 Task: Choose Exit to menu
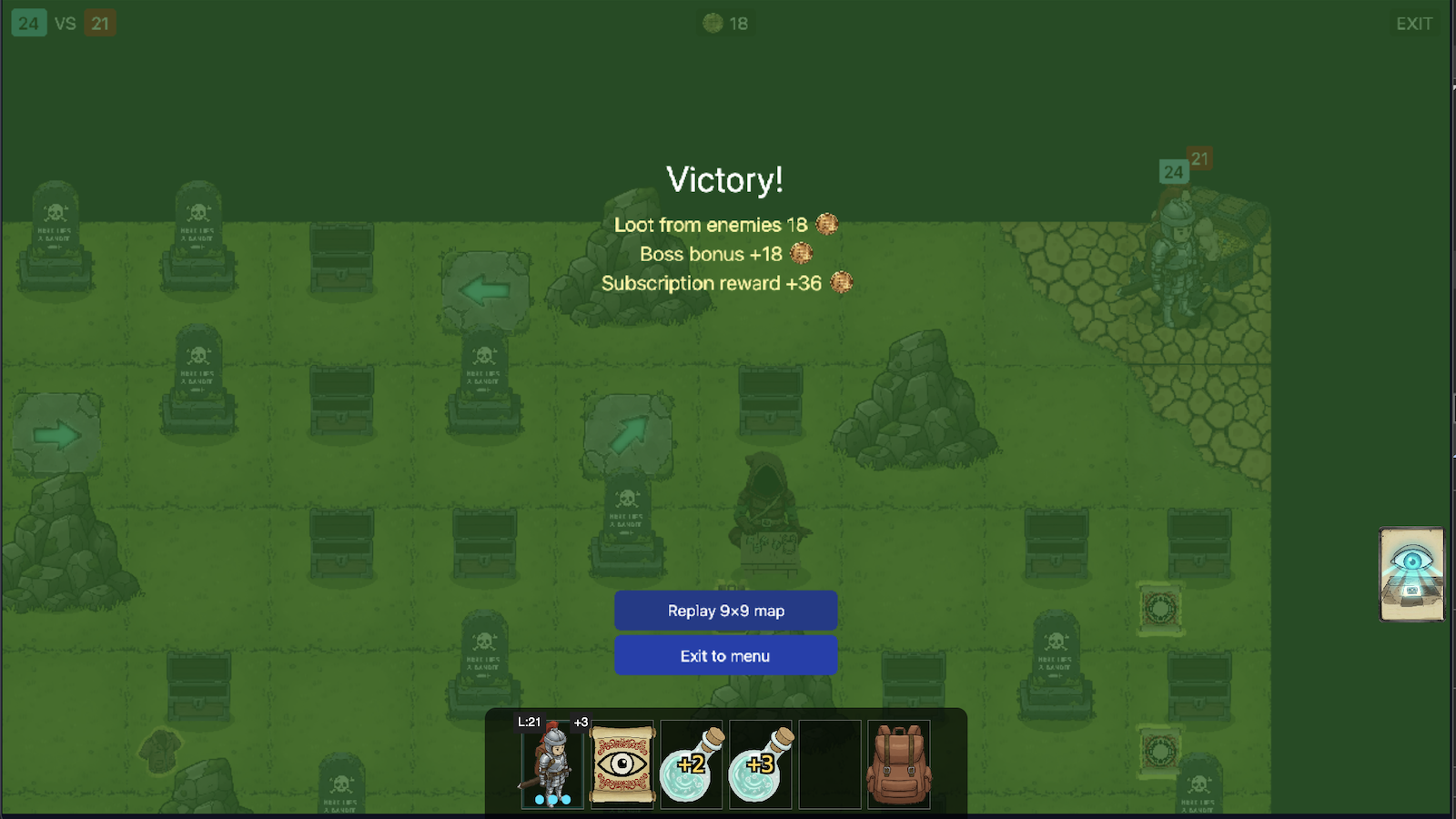pyautogui.click(x=725, y=655)
